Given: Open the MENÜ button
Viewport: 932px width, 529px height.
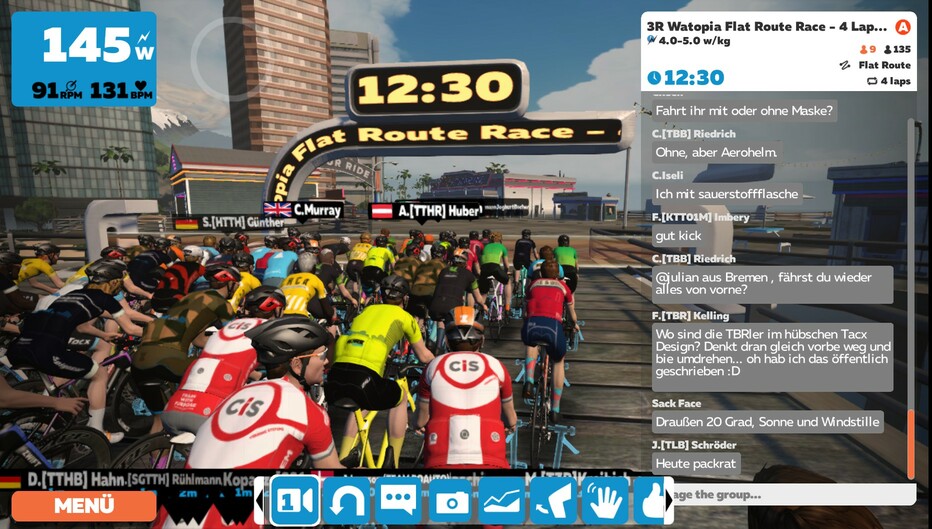Looking at the screenshot, I should pos(83,506).
